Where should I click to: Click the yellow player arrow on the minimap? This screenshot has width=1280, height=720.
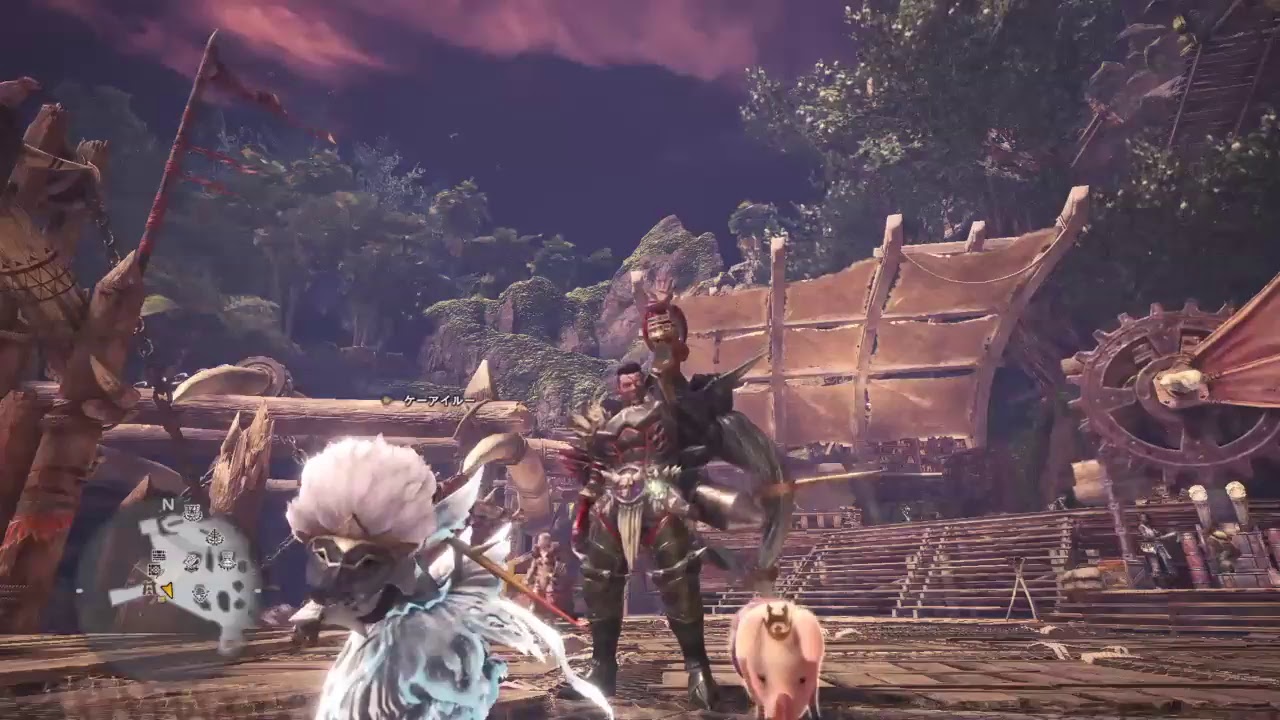(166, 590)
